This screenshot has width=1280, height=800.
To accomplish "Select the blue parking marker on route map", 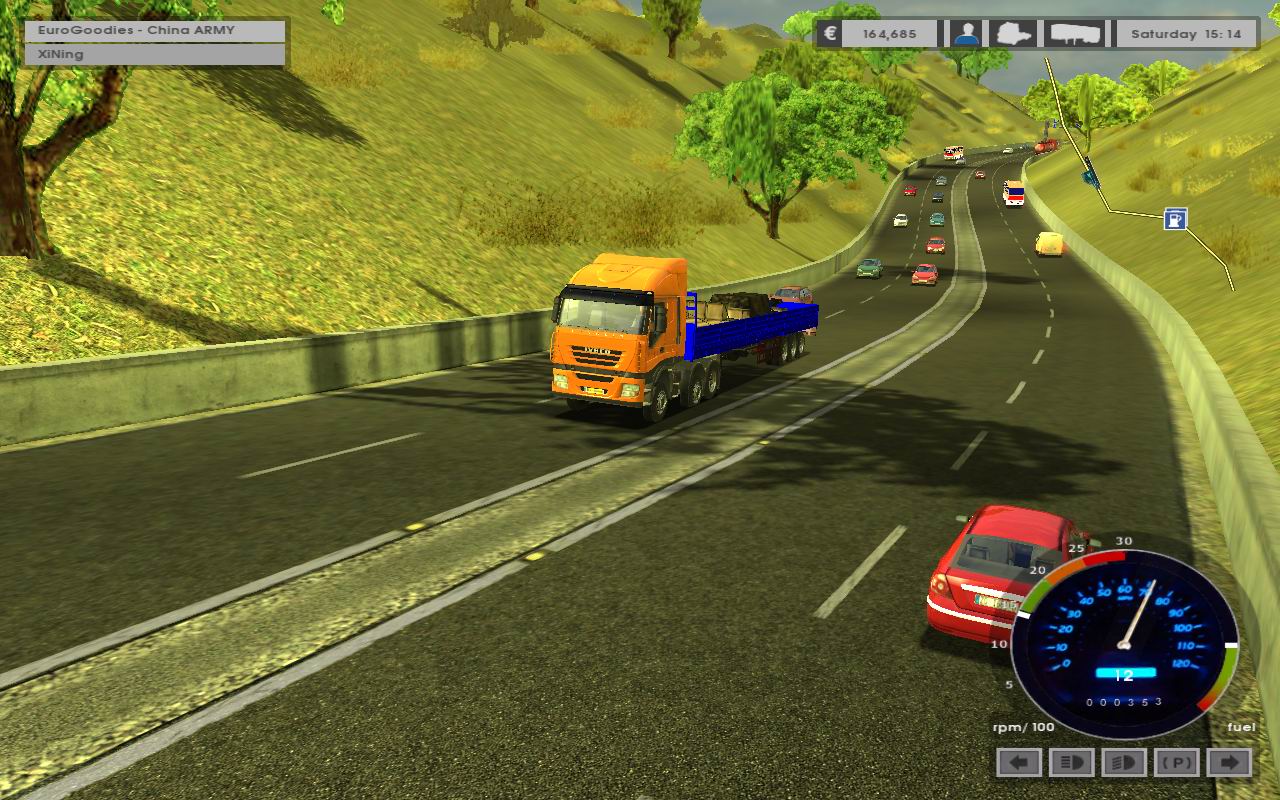I will [1175, 219].
